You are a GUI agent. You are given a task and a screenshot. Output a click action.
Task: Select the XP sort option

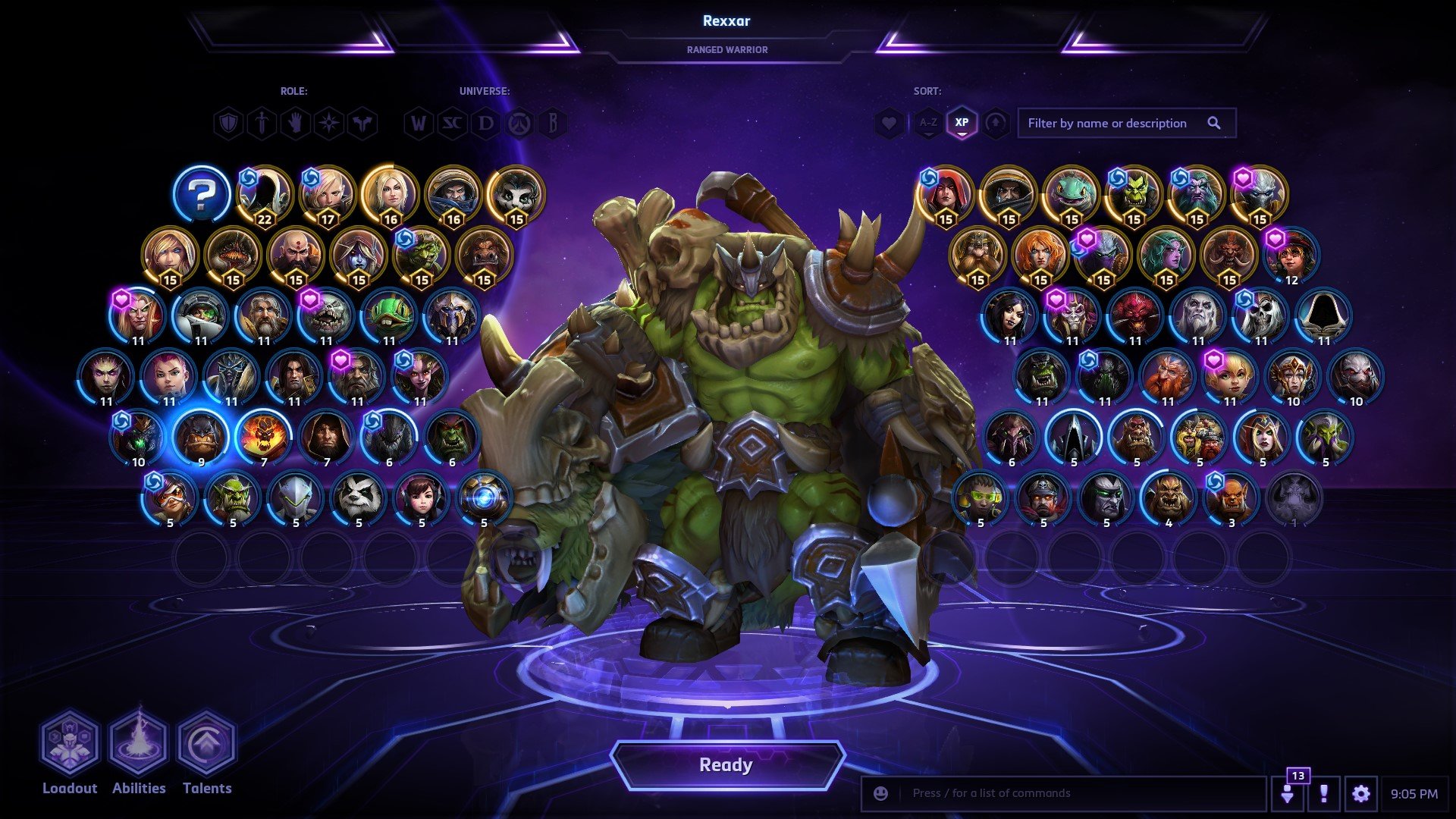[x=962, y=123]
